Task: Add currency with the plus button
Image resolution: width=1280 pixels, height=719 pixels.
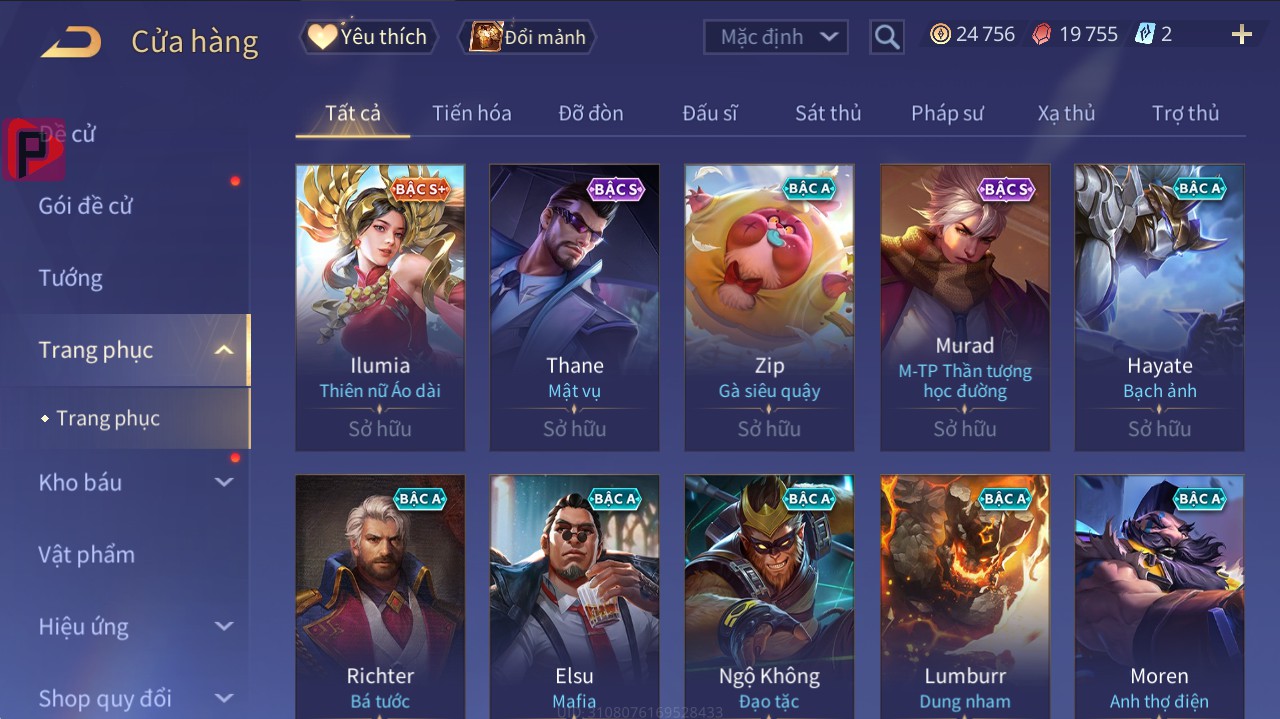Action: coord(1241,35)
